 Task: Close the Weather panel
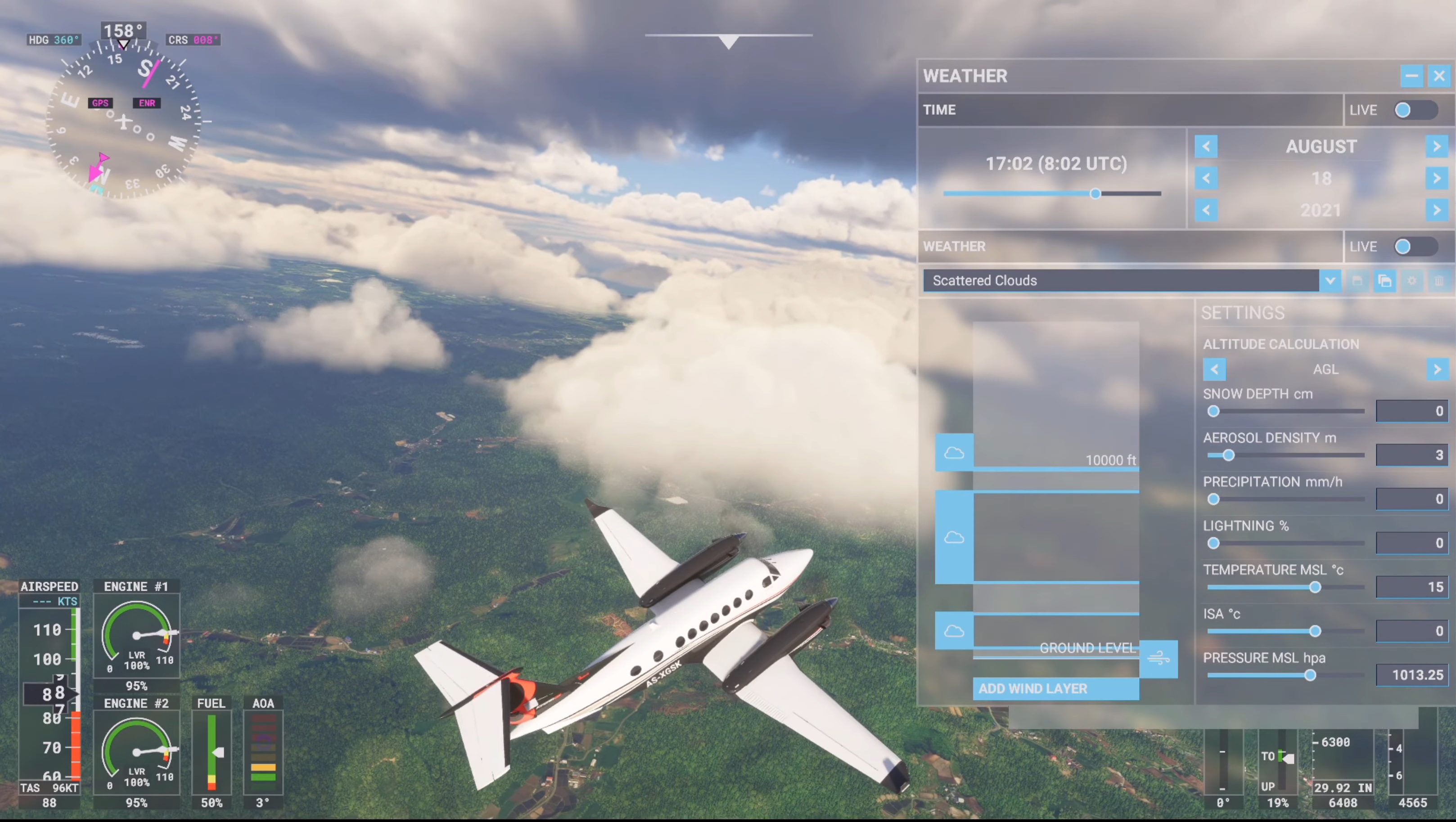tap(1438, 76)
